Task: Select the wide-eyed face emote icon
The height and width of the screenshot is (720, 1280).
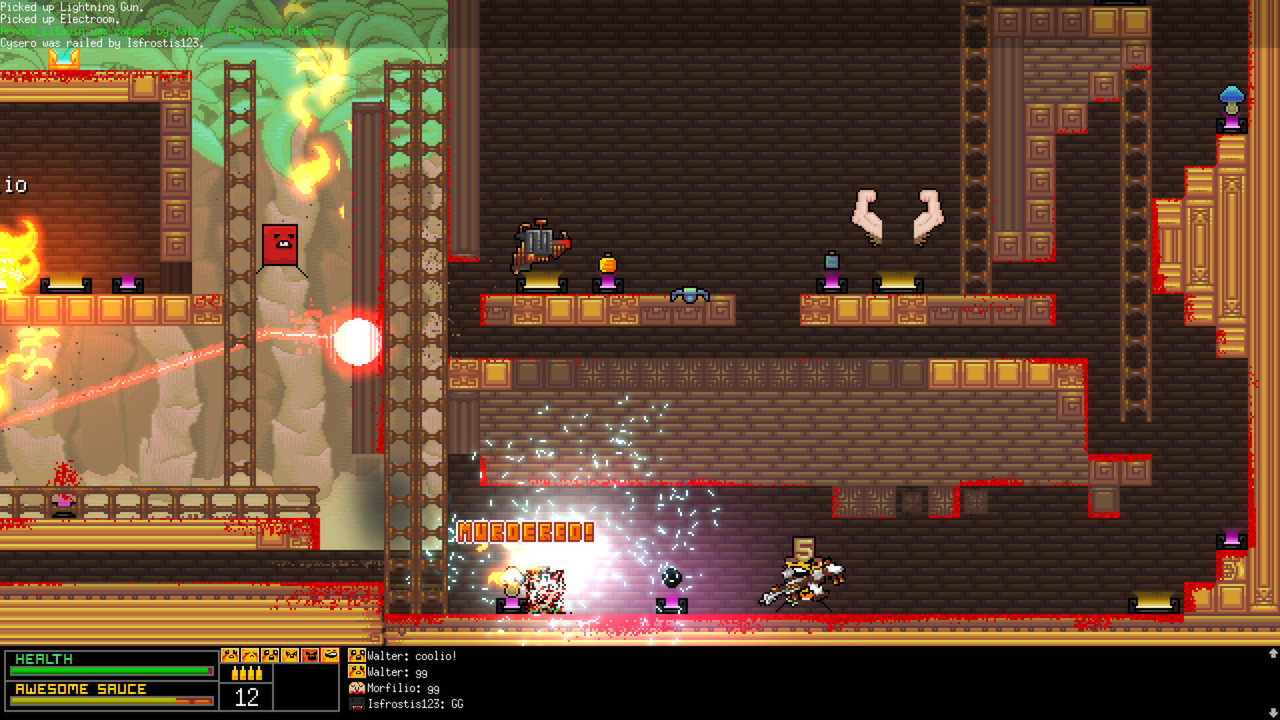Action: point(270,656)
